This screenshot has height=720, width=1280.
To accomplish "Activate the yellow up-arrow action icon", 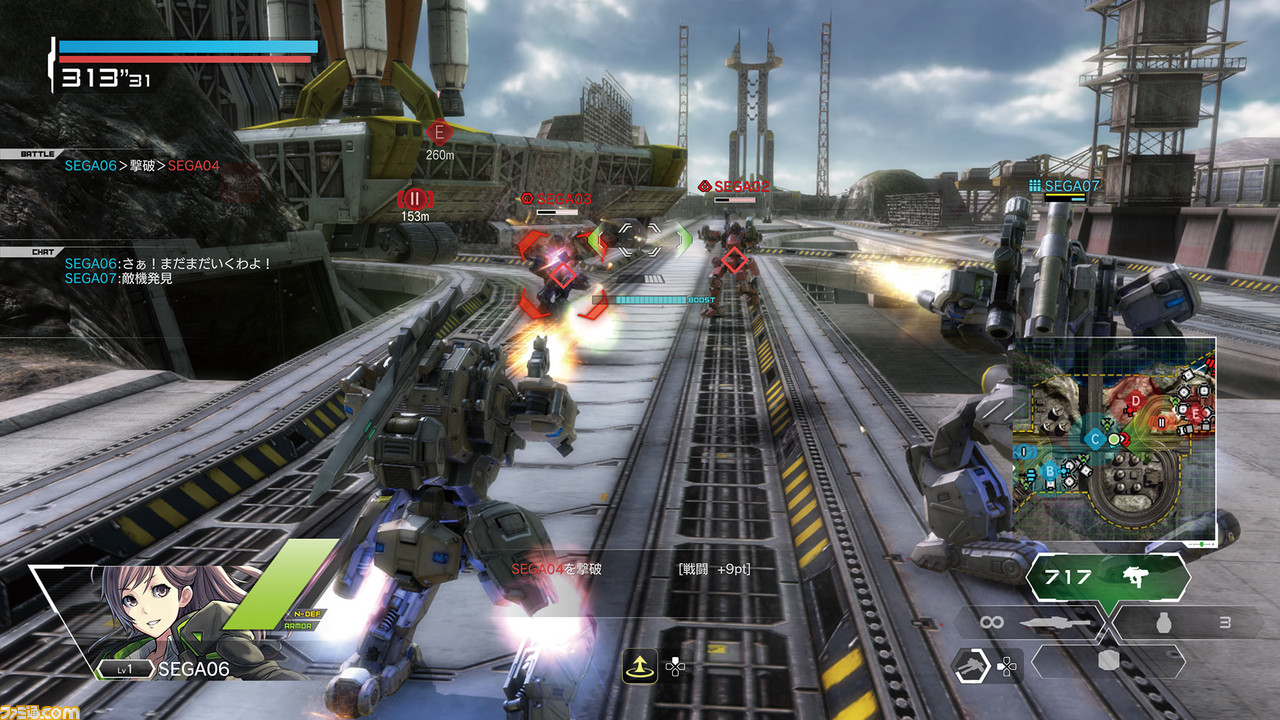I will [x=640, y=664].
